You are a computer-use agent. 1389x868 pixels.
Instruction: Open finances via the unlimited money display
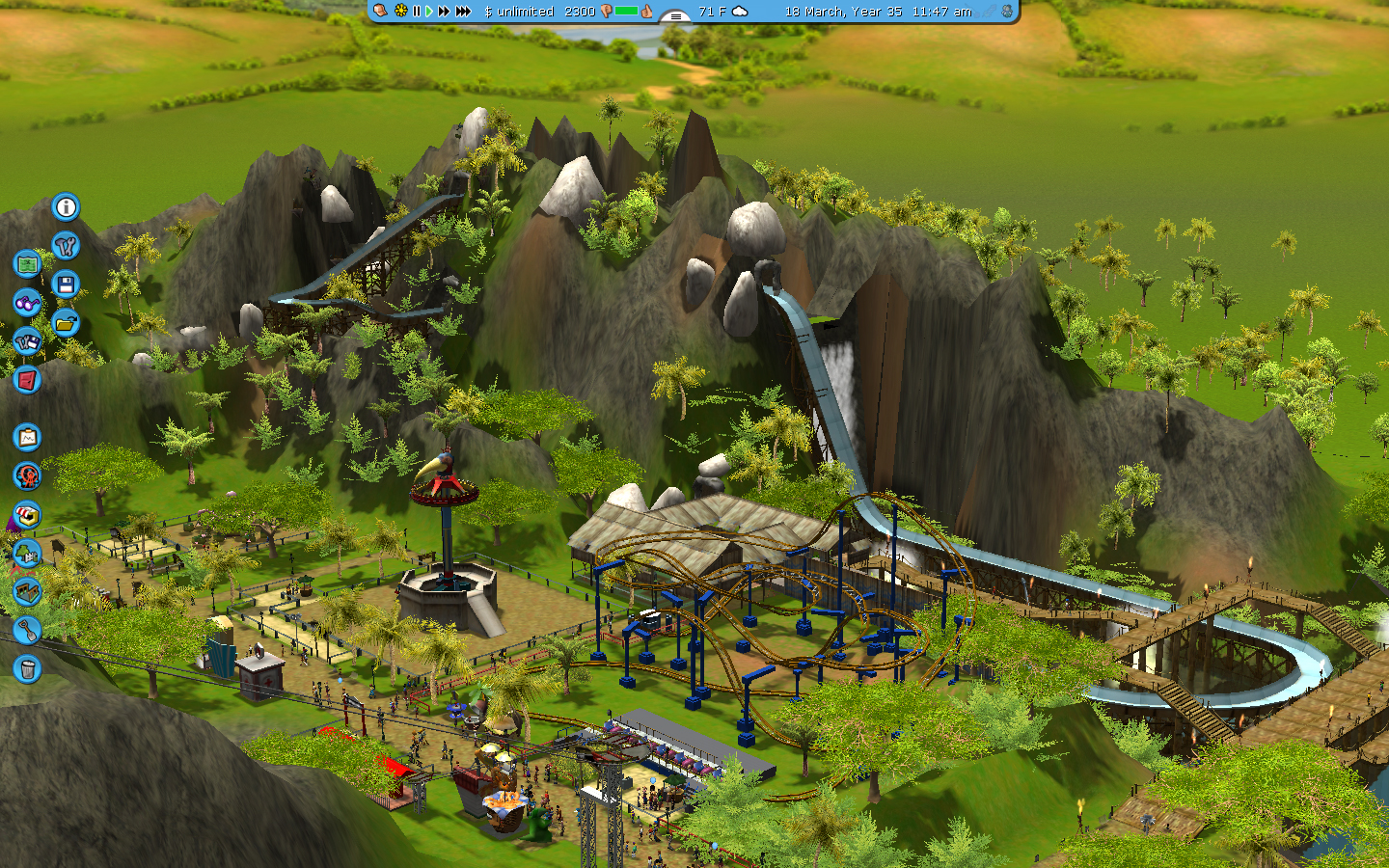pos(520,11)
